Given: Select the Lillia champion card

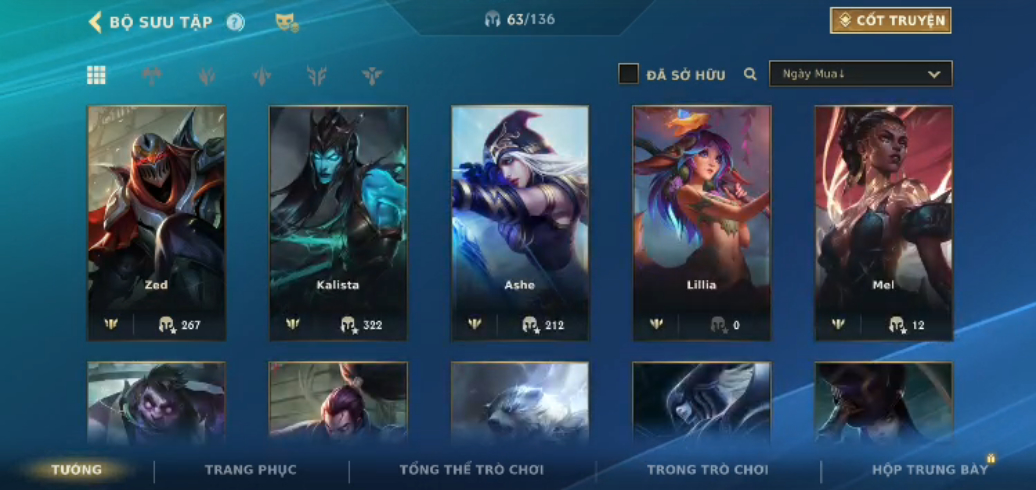Looking at the screenshot, I should pyautogui.click(x=701, y=222).
